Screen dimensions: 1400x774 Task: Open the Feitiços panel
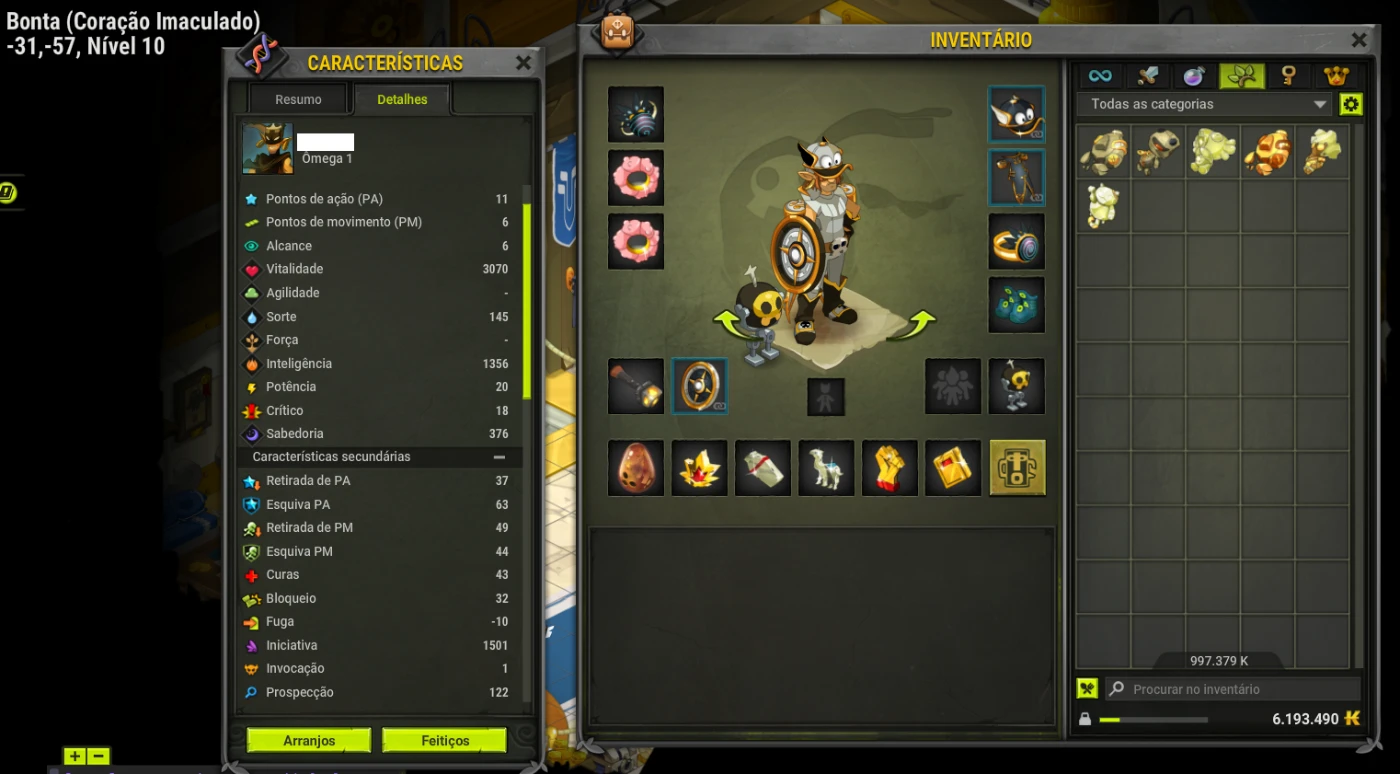[444, 740]
